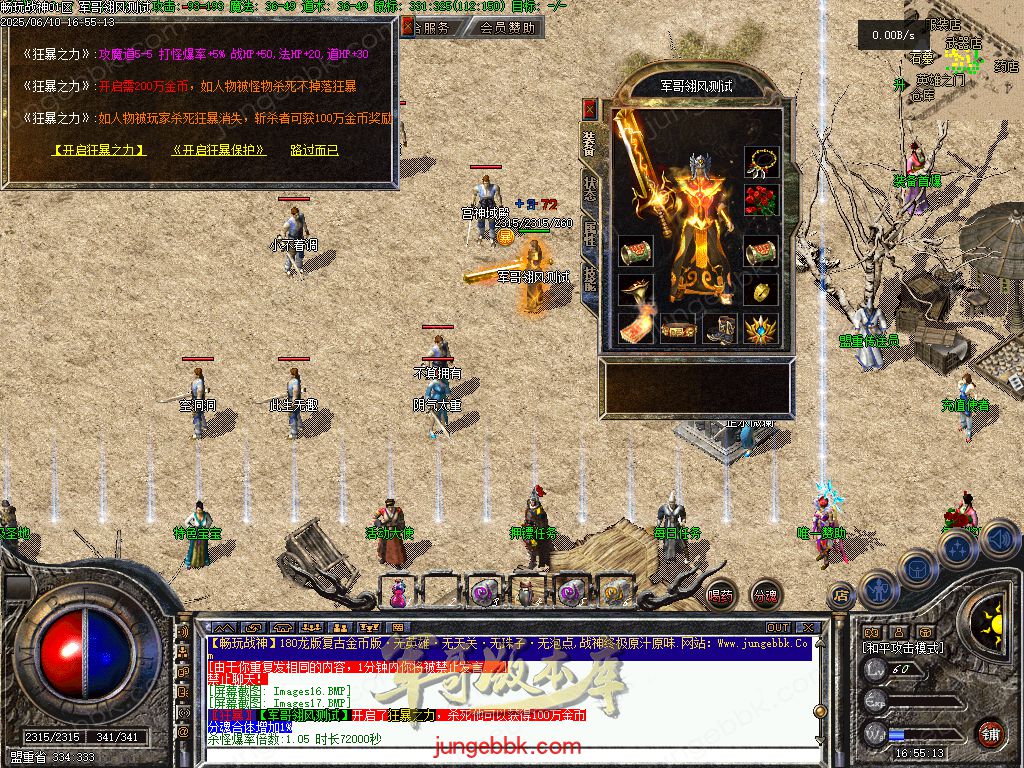Viewport: 1024px width, 768px height.
Task: Pick the belt equipment slot
Action: 677,328
